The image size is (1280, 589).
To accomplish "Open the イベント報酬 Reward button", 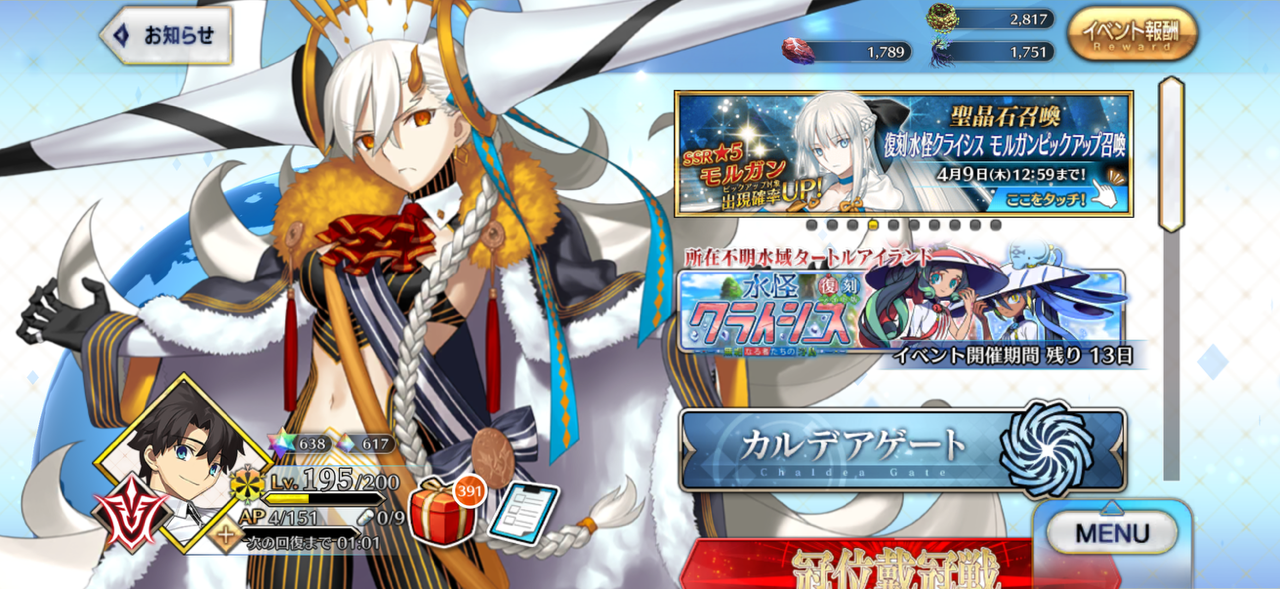I will 1131,35.
